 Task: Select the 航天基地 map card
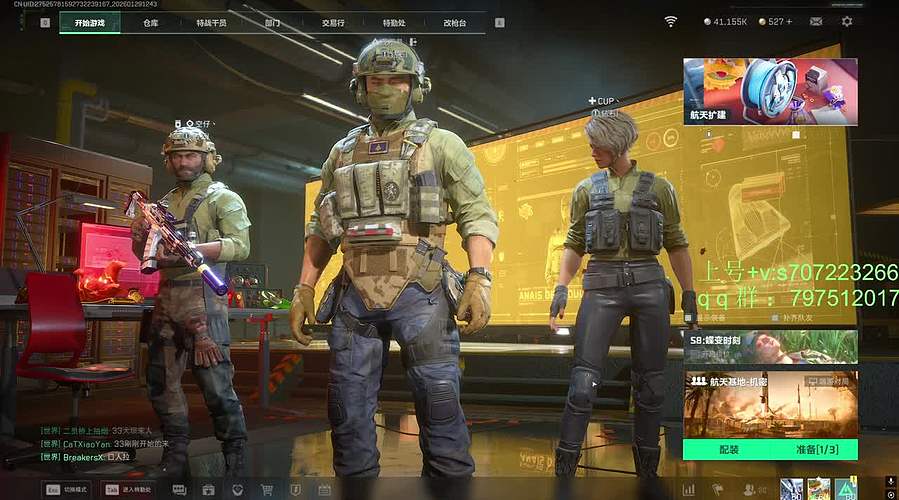click(x=770, y=403)
